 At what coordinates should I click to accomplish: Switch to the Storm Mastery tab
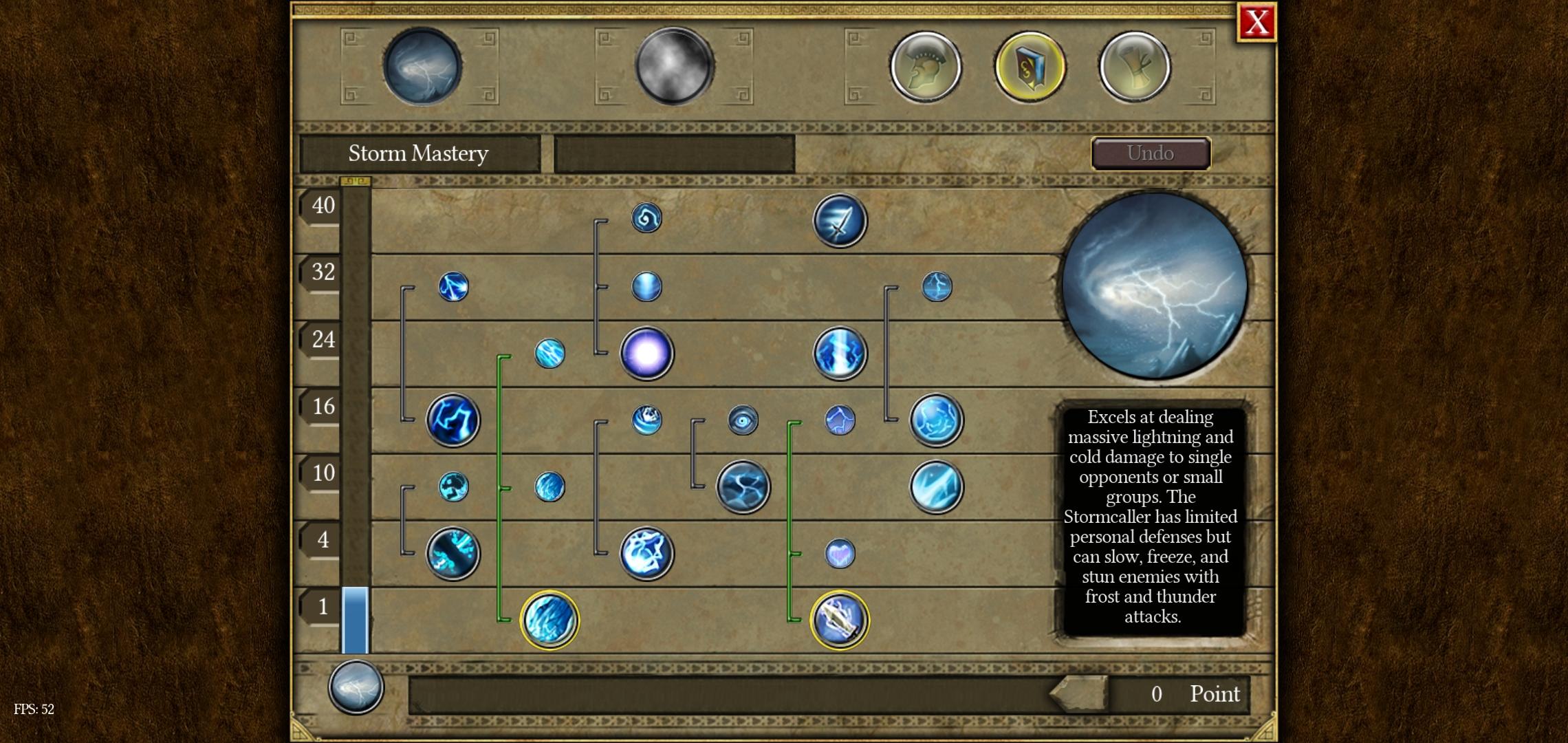[x=422, y=67]
